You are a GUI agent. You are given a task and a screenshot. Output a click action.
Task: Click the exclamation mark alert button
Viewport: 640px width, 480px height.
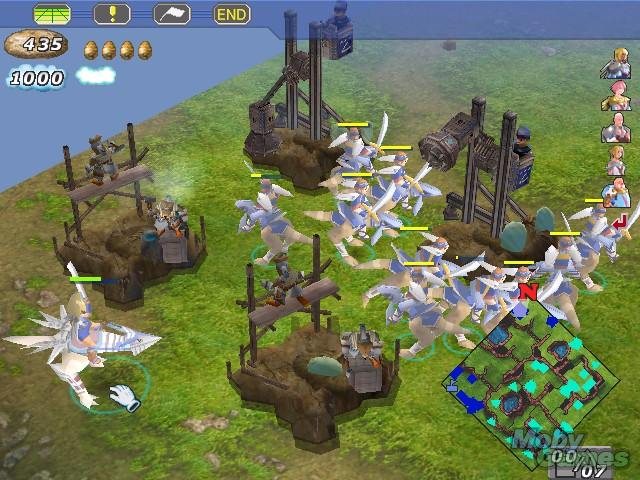click(111, 14)
